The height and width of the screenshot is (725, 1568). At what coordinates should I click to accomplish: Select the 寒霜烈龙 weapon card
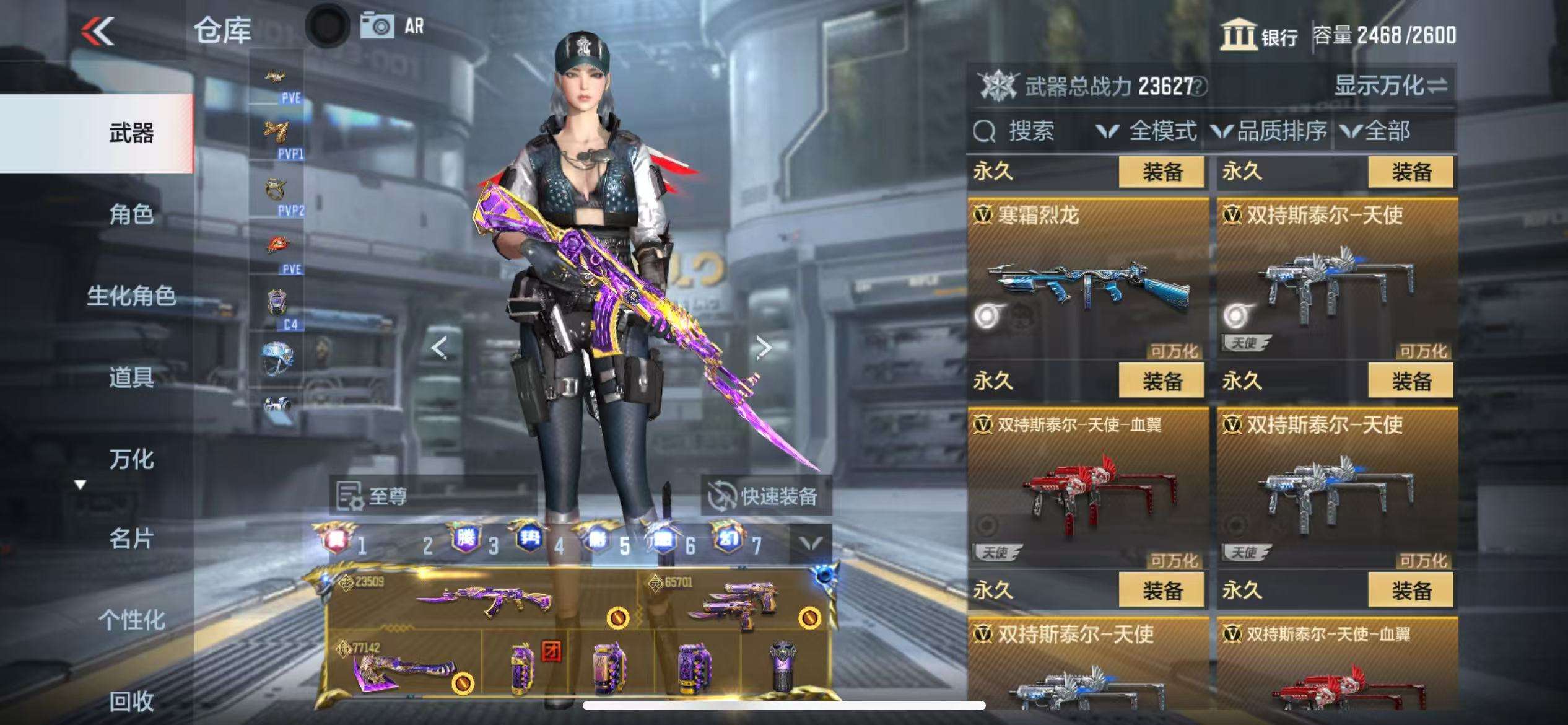(x=1087, y=279)
